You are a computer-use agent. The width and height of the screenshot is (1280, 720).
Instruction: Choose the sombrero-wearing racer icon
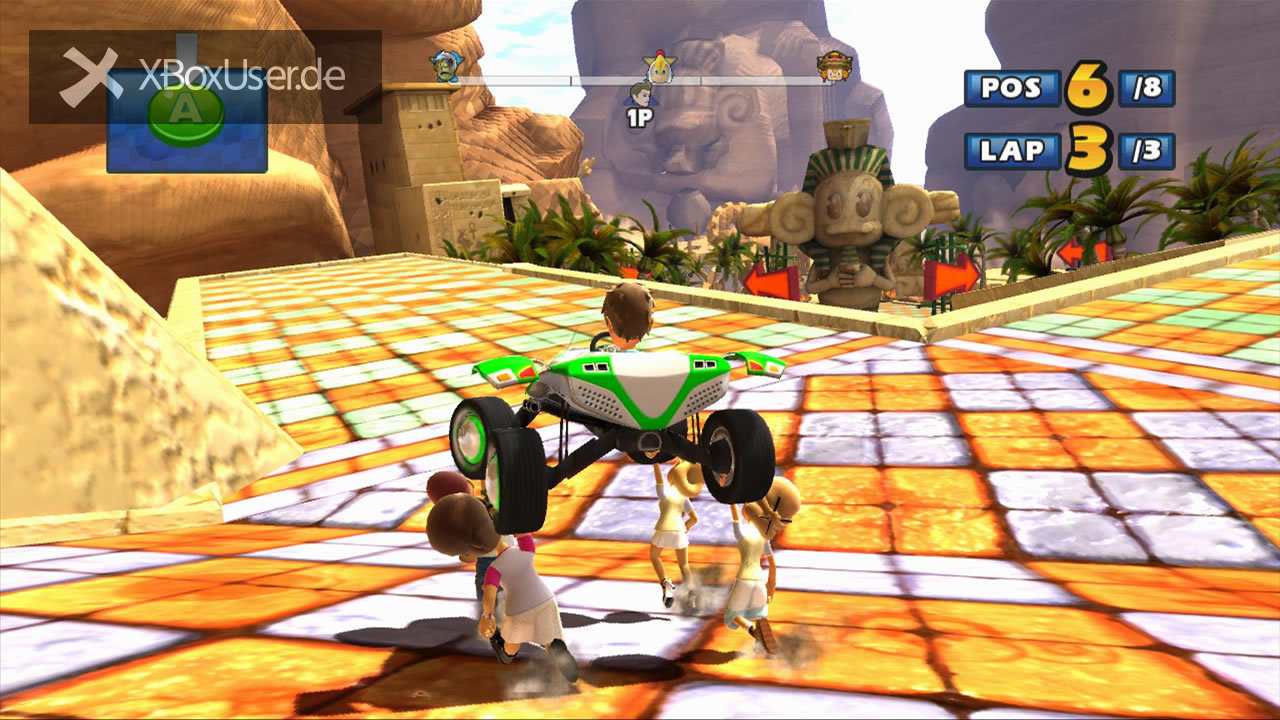click(x=833, y=67)
